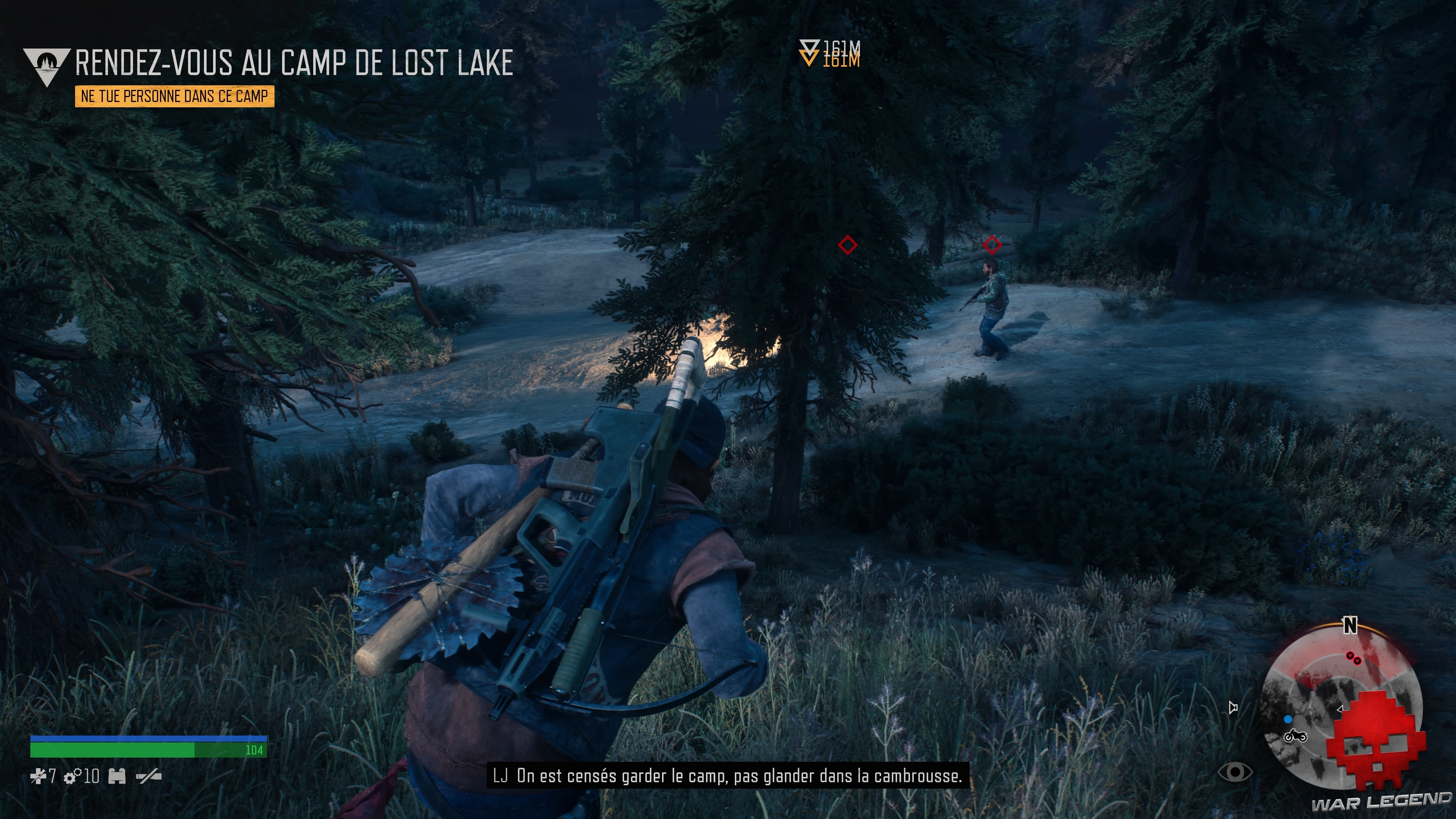The width and height of the screenshot is (1456, 819).
Task: Select the motorcycle icon next to the minimap
Action: click(x=1296, y=736)
